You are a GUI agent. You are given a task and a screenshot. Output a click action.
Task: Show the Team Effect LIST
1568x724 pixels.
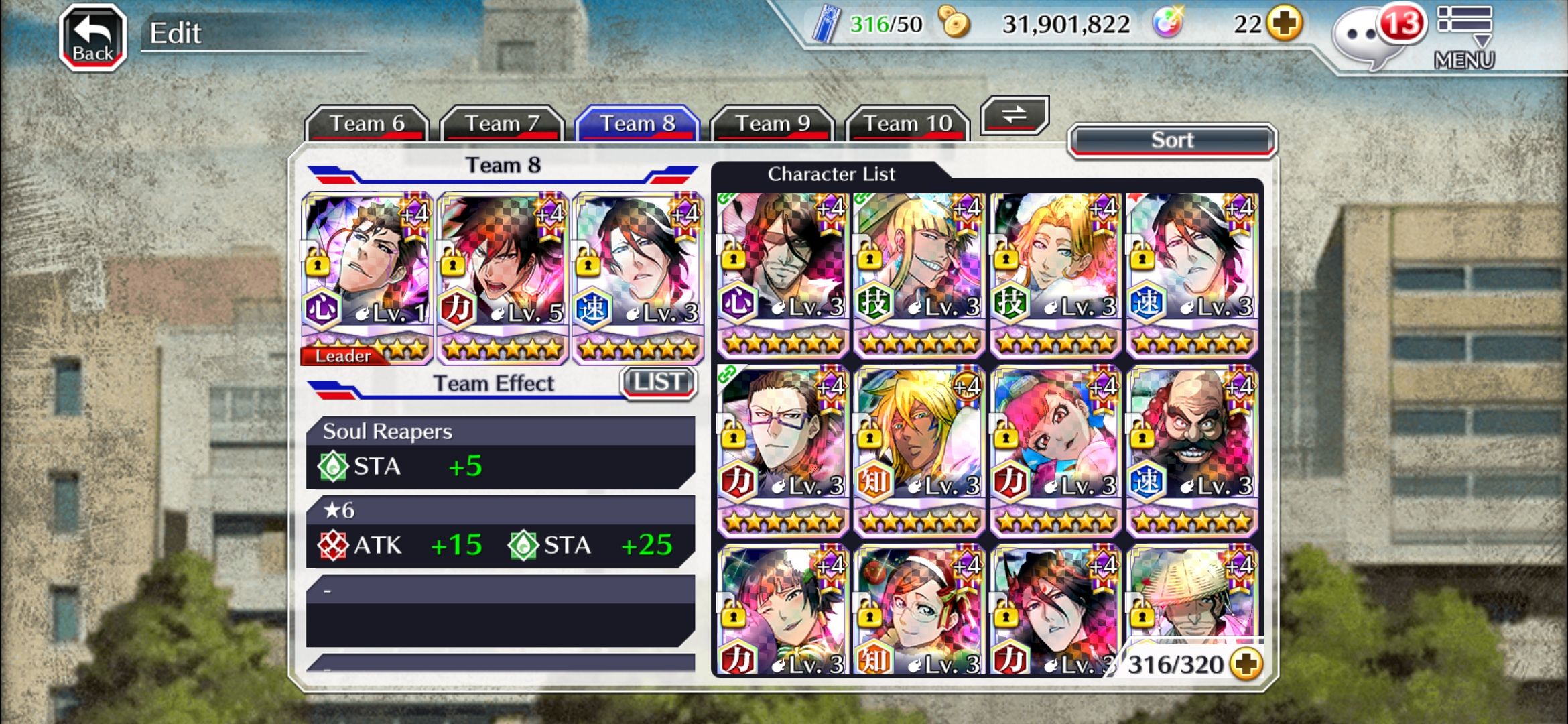click(x=659, y=383)
